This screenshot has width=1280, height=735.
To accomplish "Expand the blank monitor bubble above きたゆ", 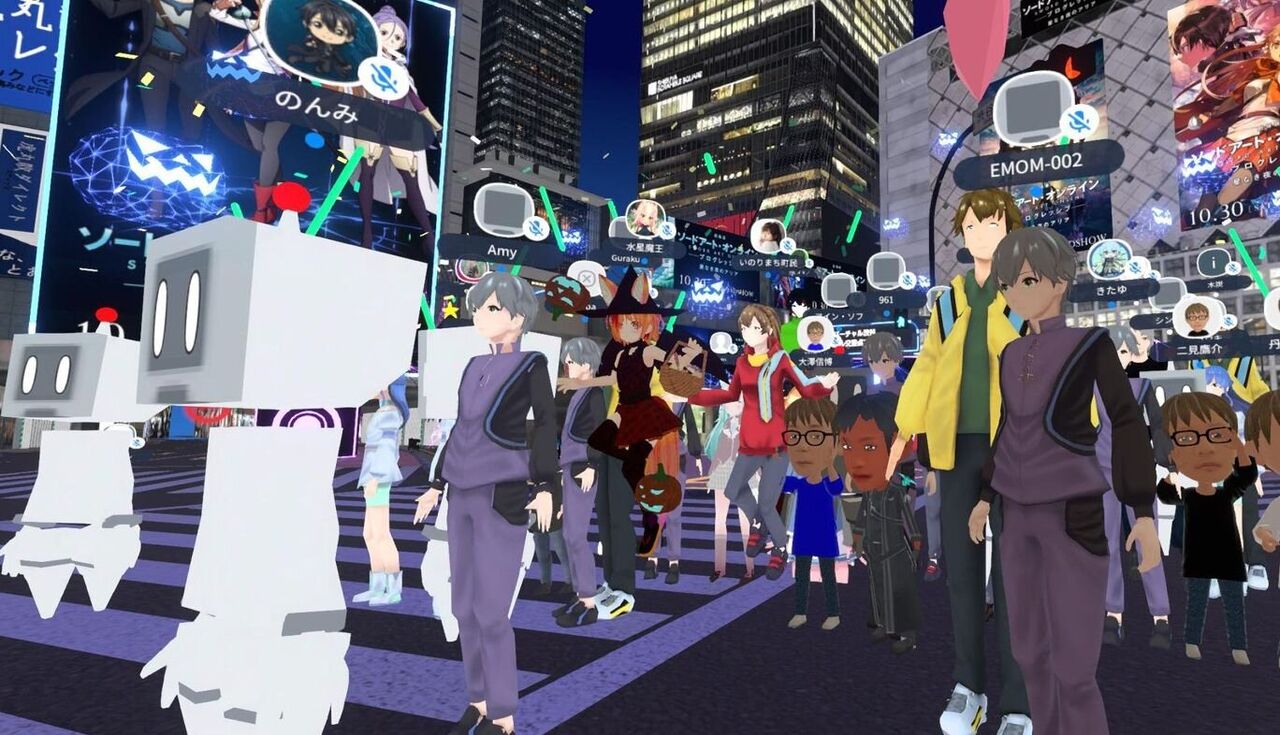I will [1167, 293].
